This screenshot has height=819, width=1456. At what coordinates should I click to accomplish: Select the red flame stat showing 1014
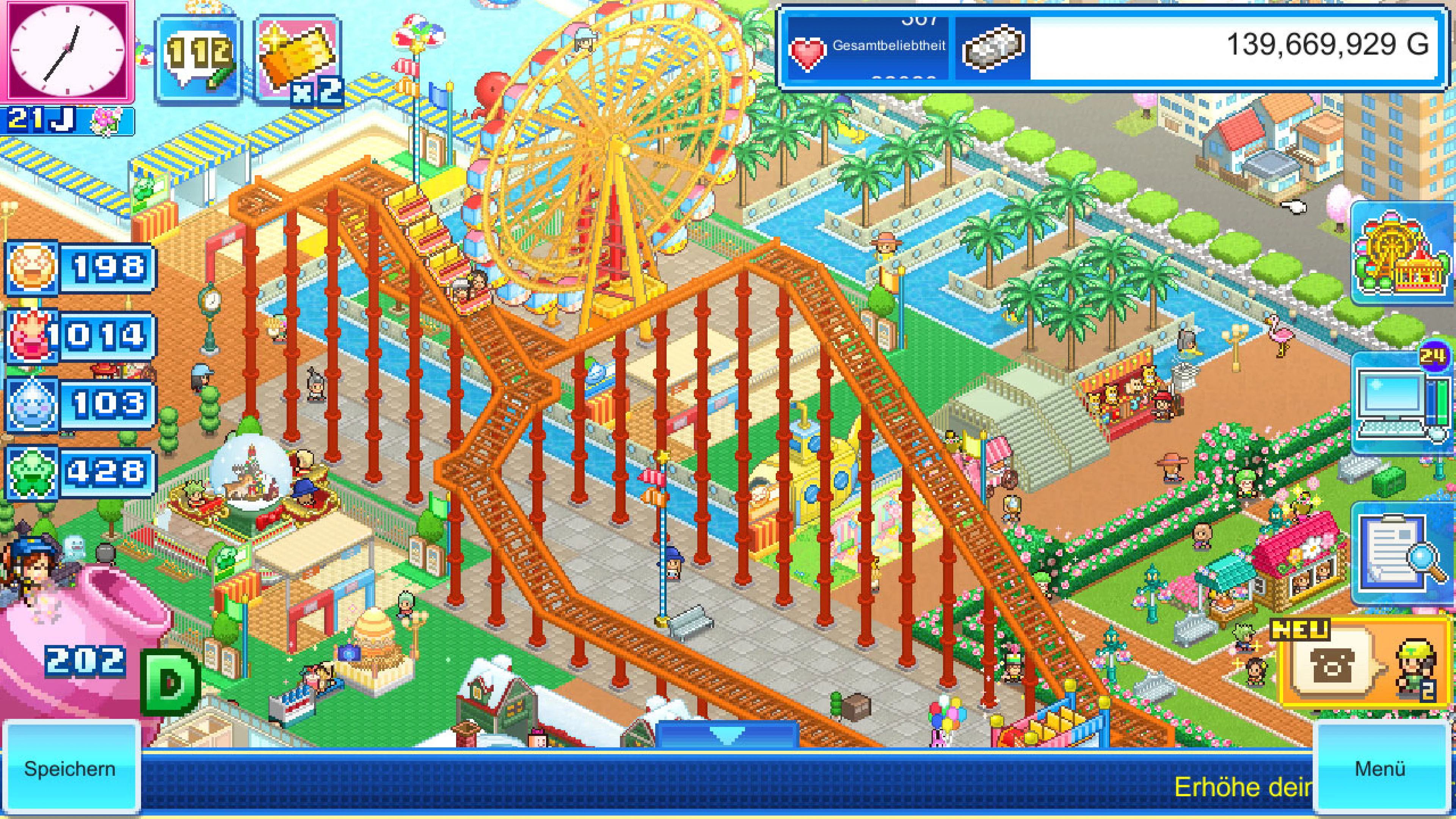pyautogui.click(x=79, y=336)
